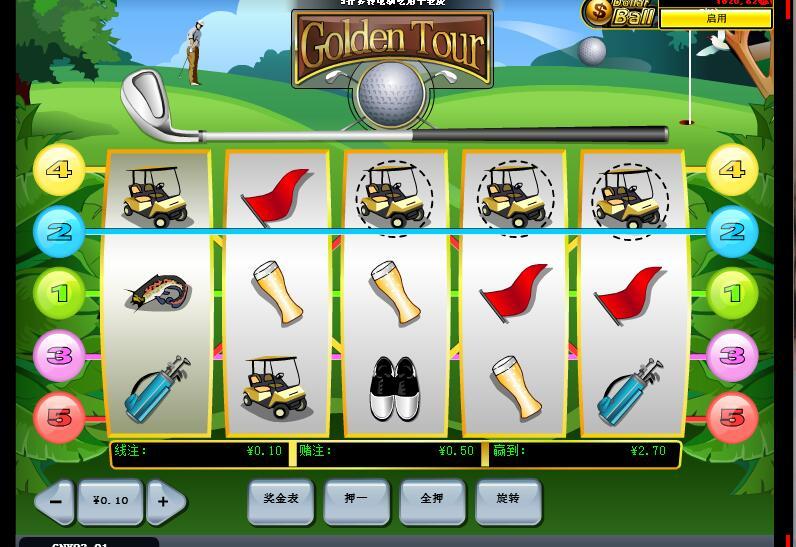Click the 押一 bet one button
796x547 pixels.
[x=356, y=500]
